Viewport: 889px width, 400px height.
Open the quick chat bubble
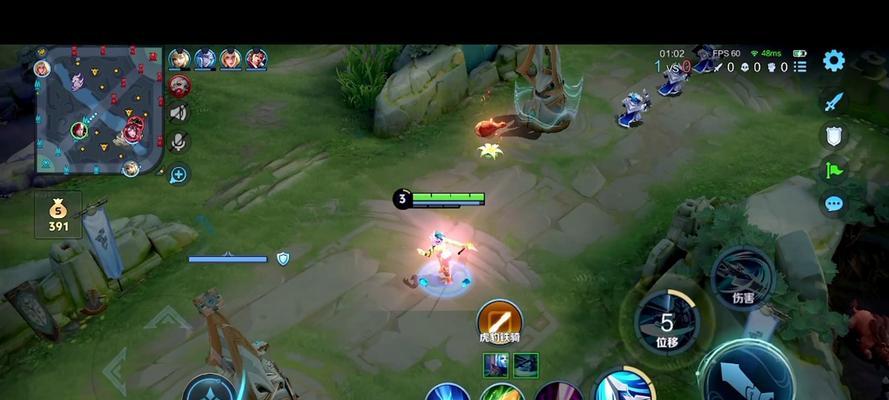click(833, 204)
